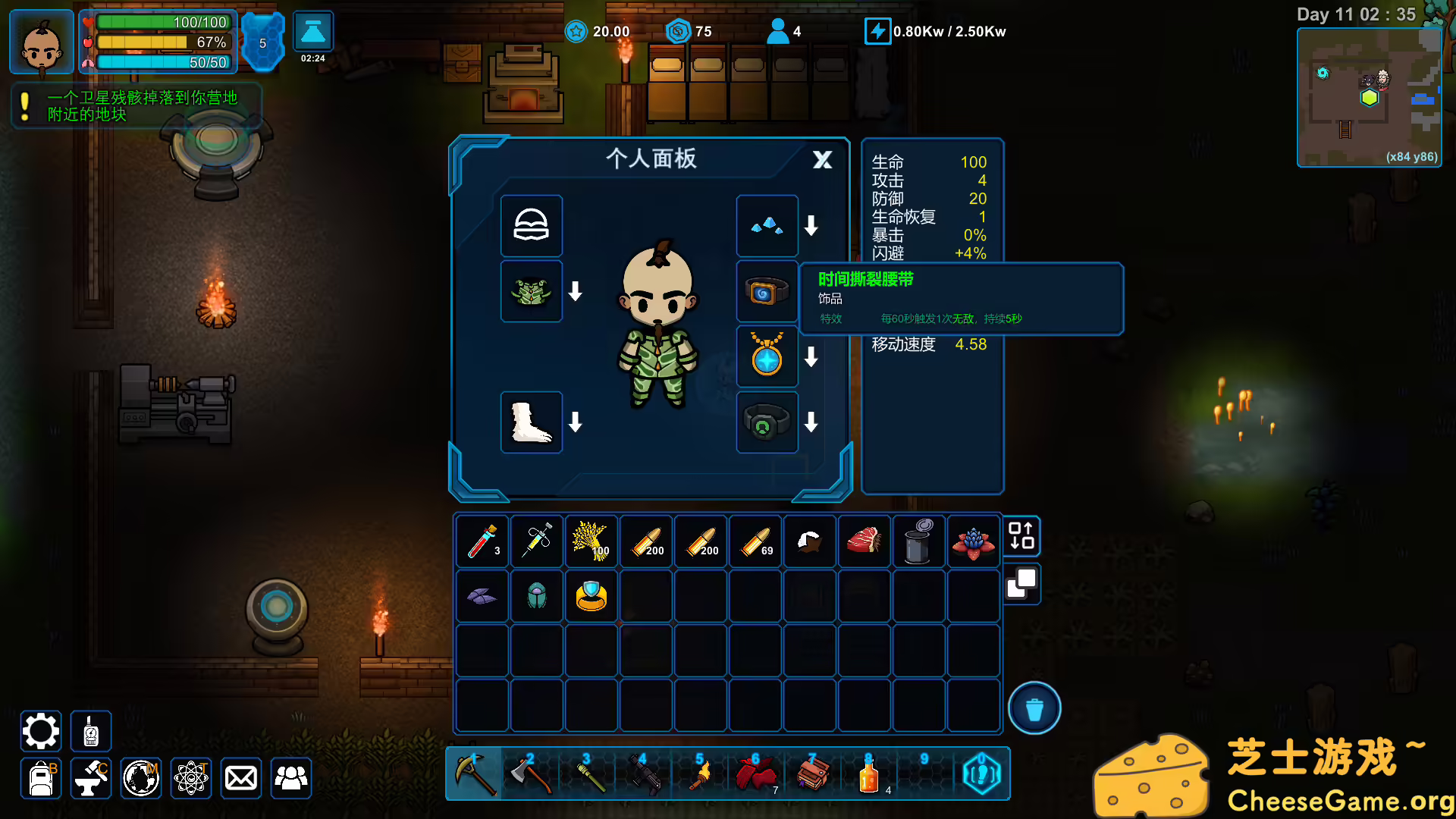Click the down arrow next to the amulet slot
This screenshot has width=1456, height=819.
point(811,356)
